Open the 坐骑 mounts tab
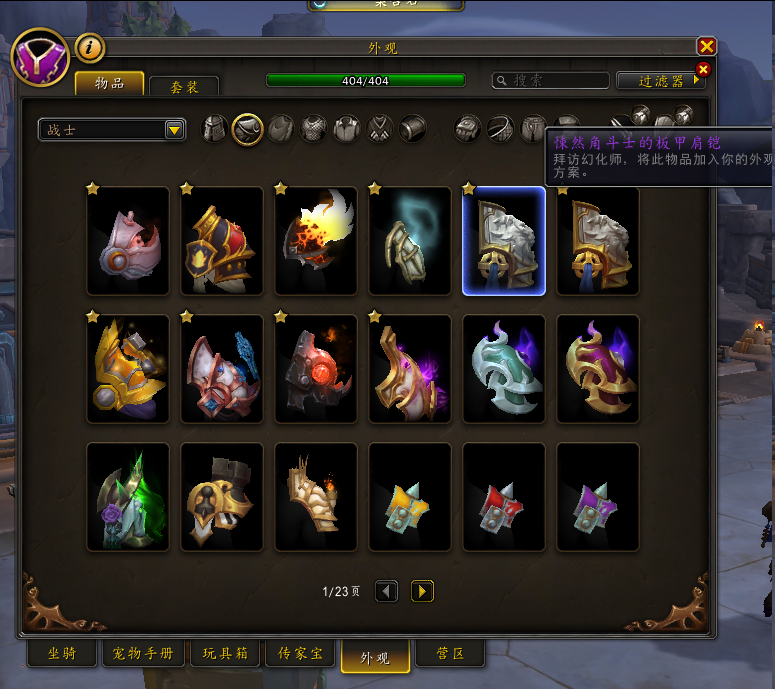The width and height of the screenshot is (775, 689). (x=61, y=655)
